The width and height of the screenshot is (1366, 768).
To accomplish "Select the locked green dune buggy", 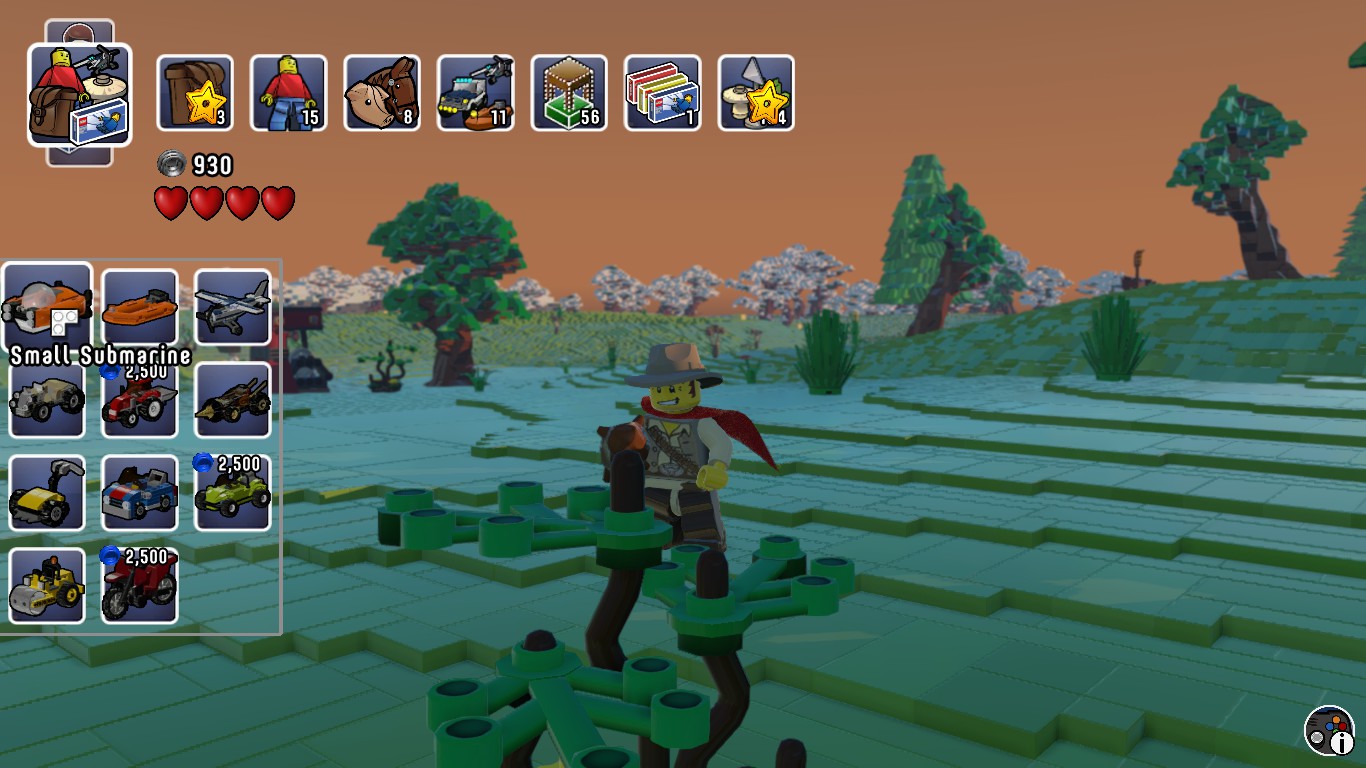I will (232, 493).
